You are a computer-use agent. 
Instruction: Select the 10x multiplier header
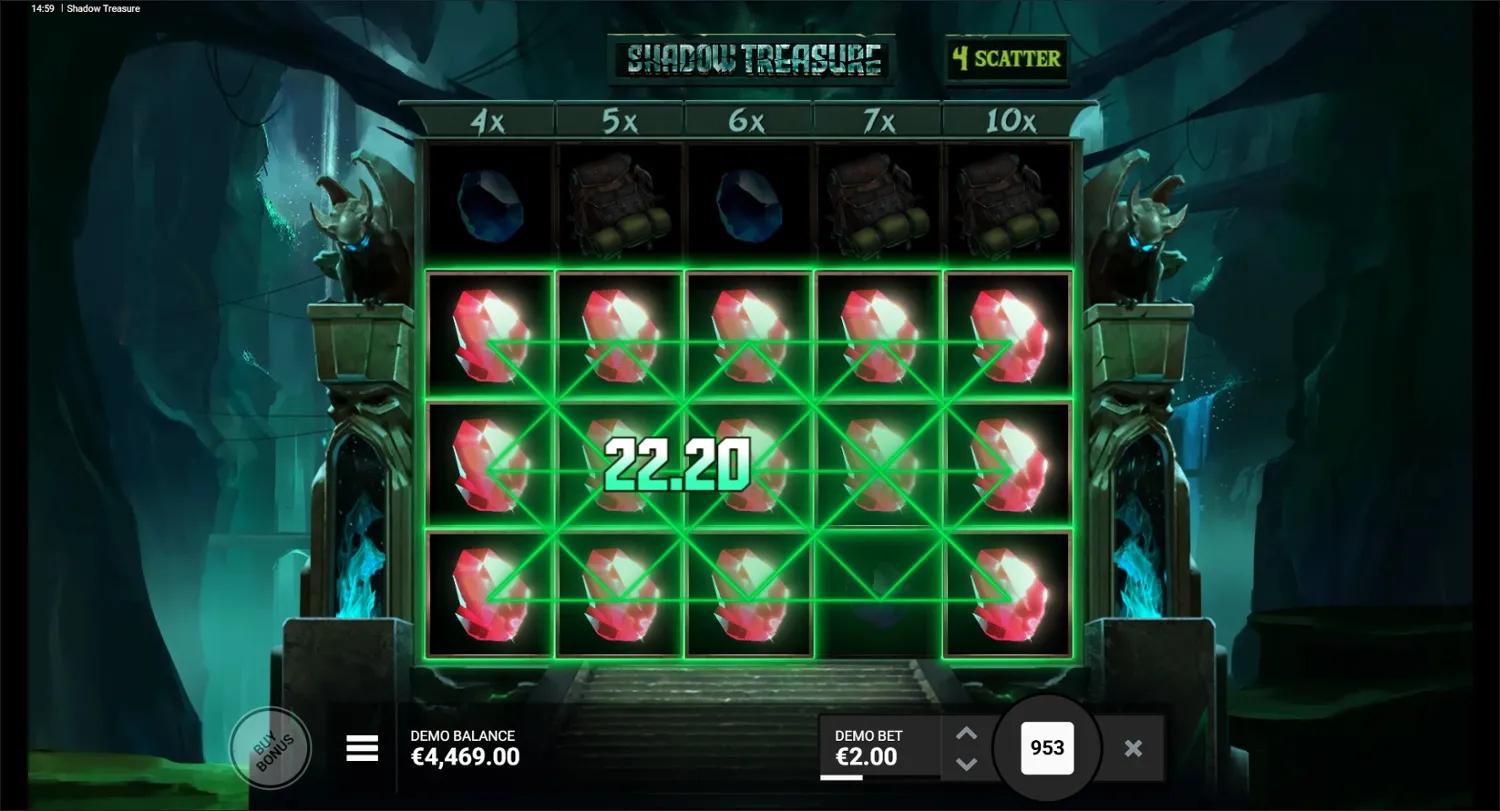click(1007, 119)
